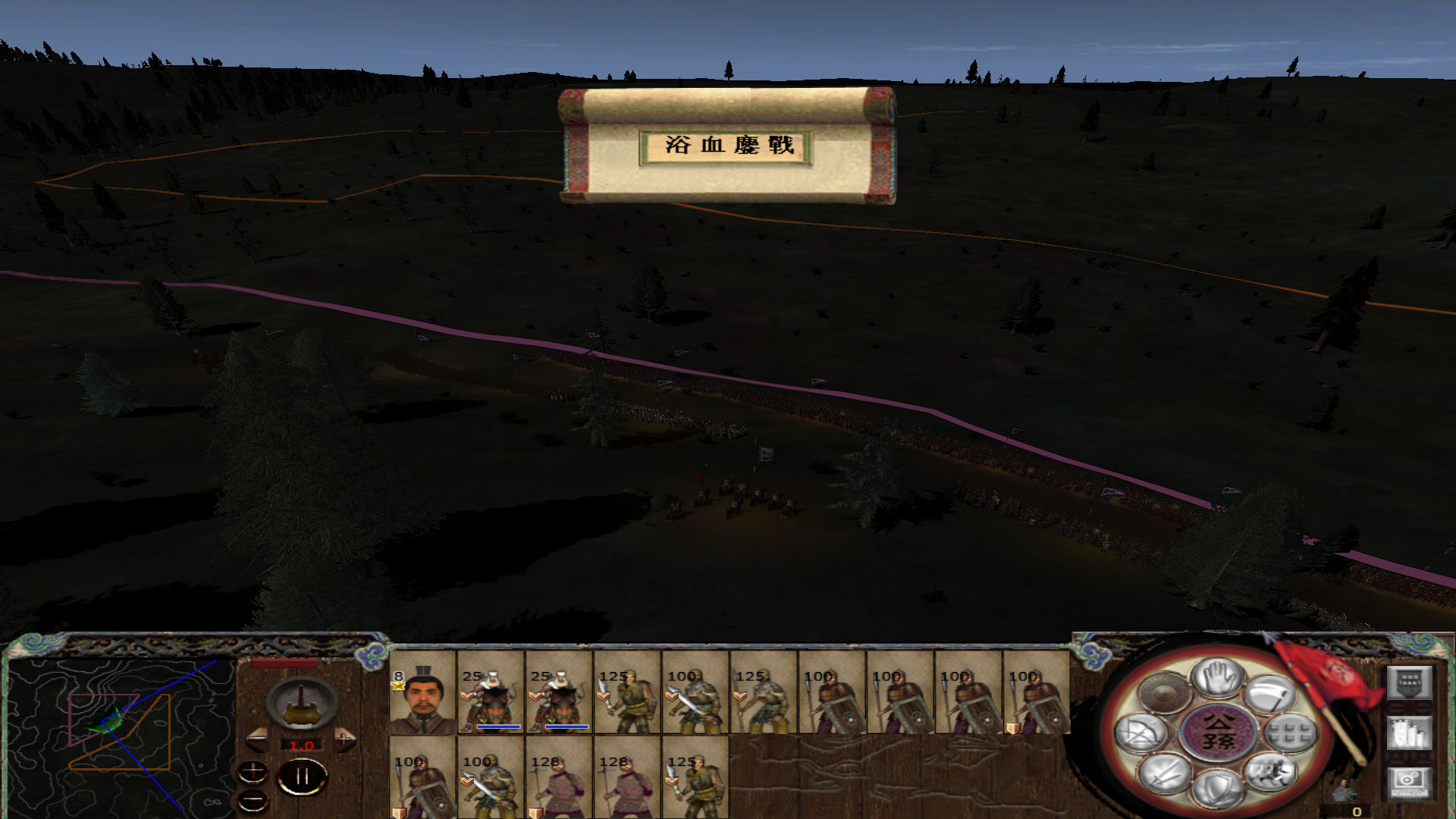Sound the gong icon on the command wheel
The width and height of the screenshot is (1456, 819).
coord(1165,693)
